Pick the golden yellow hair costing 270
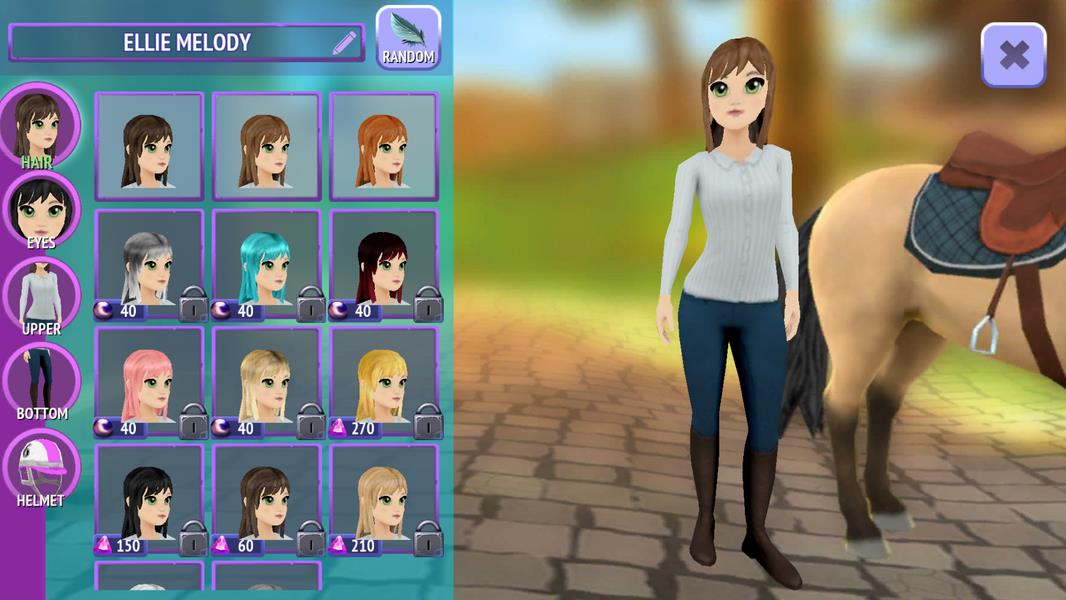1066x600 pixels. tap(384, 382)
